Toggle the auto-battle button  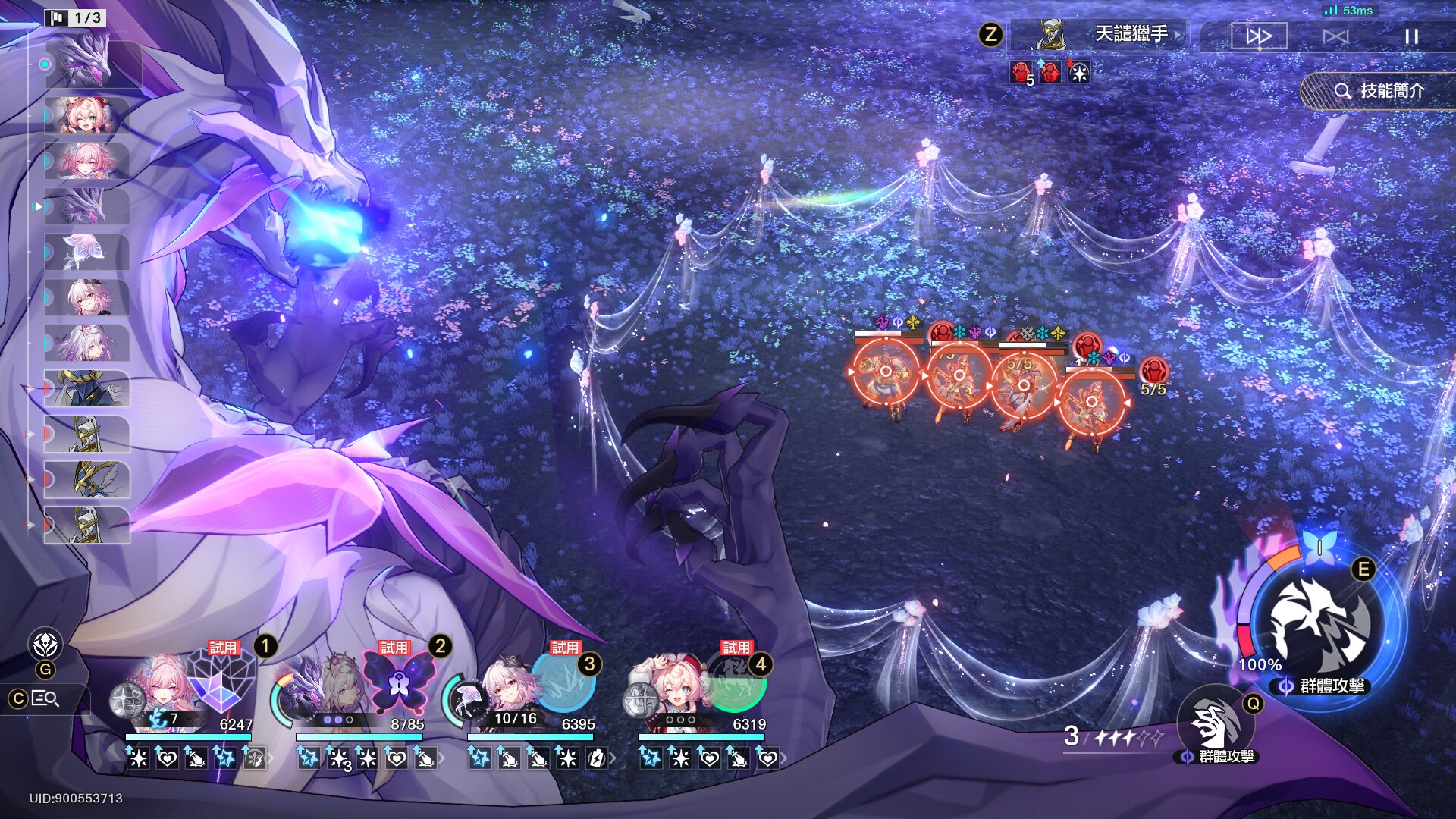(1335, 36)
